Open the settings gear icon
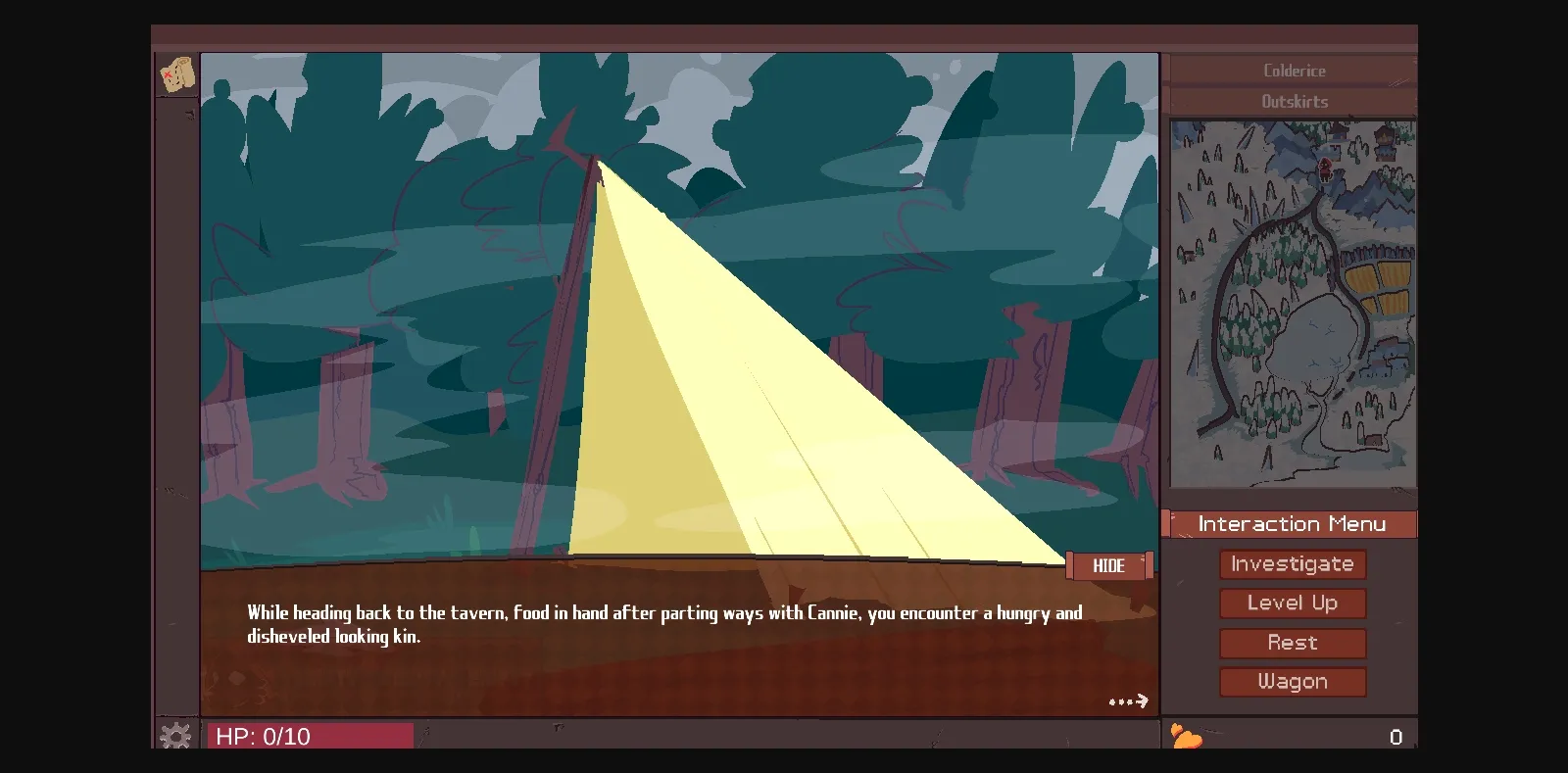The image size is (1568, 773). point(176,735)
